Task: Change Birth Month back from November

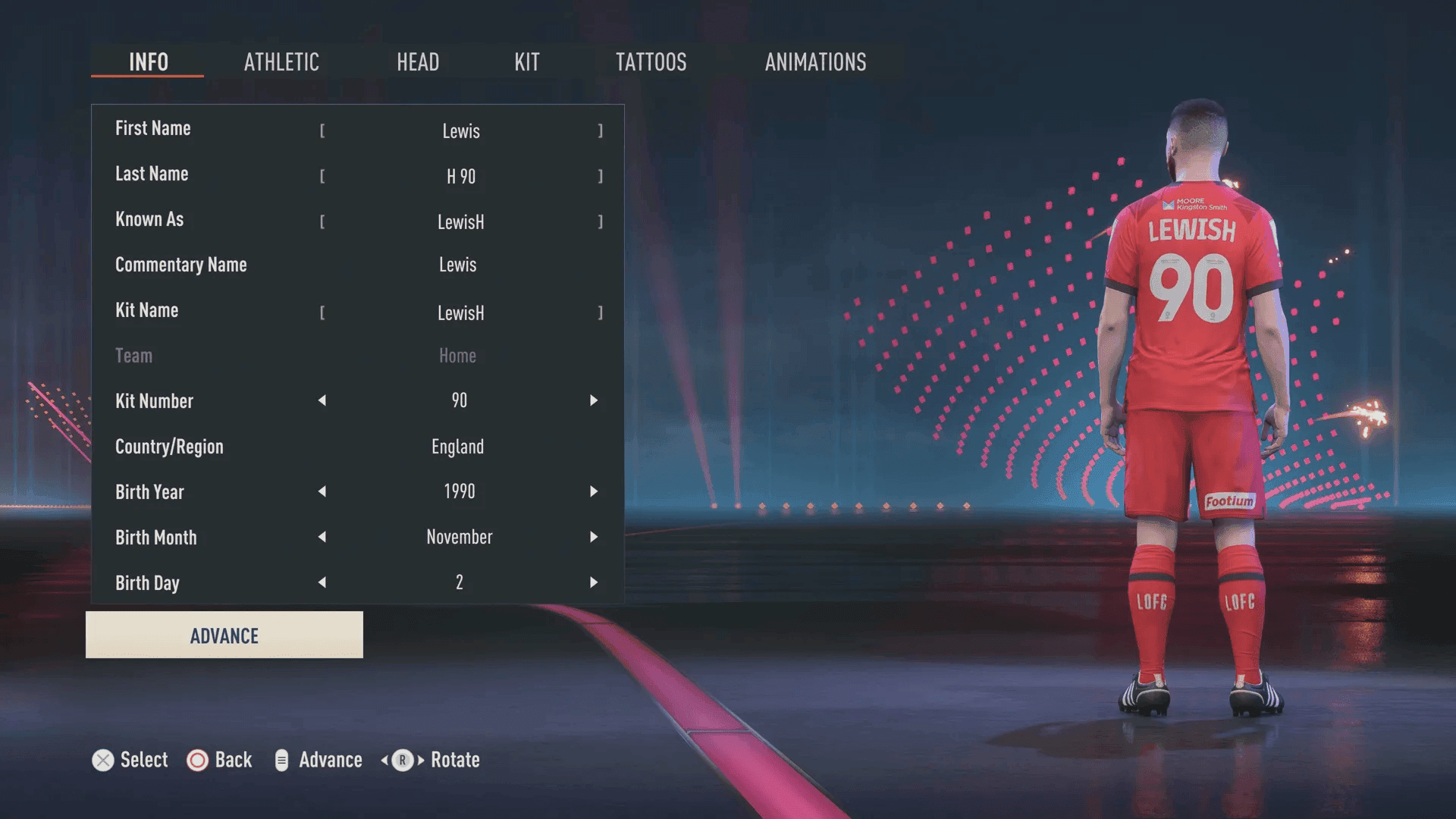Action: (322, 537)
